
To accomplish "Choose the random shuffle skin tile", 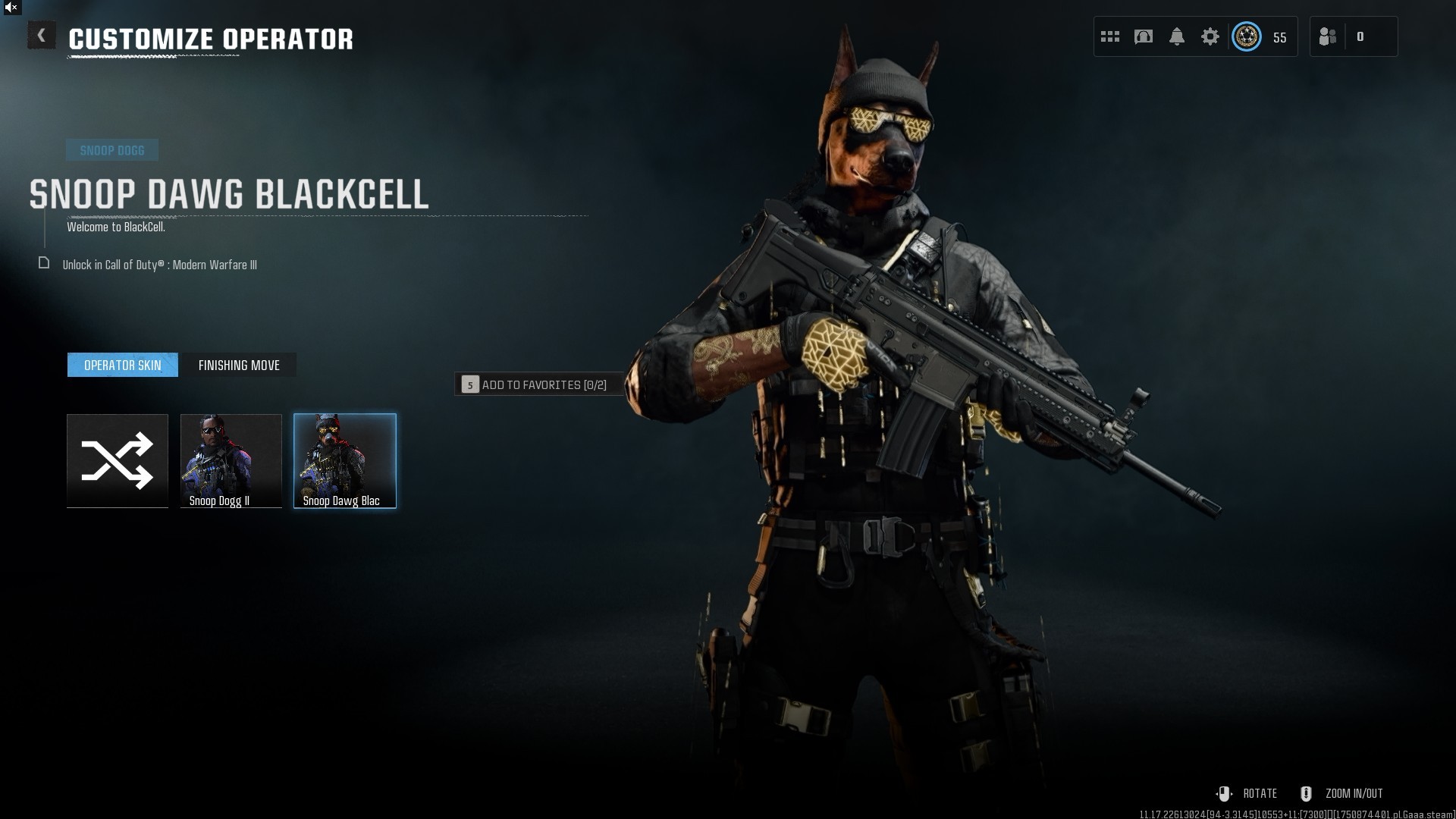I will tap(118, 460).
